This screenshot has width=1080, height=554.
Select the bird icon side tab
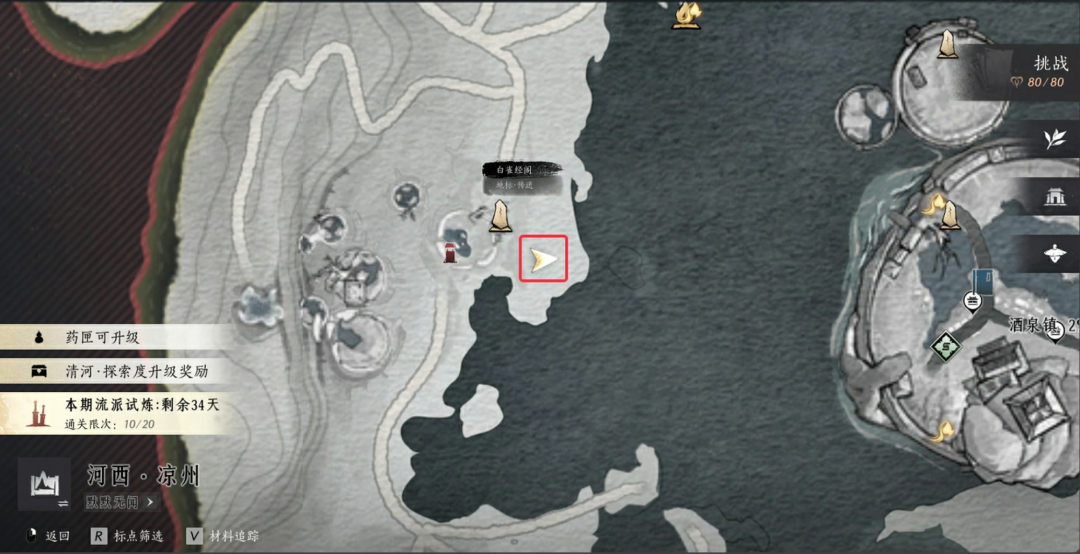point(1055,254)
